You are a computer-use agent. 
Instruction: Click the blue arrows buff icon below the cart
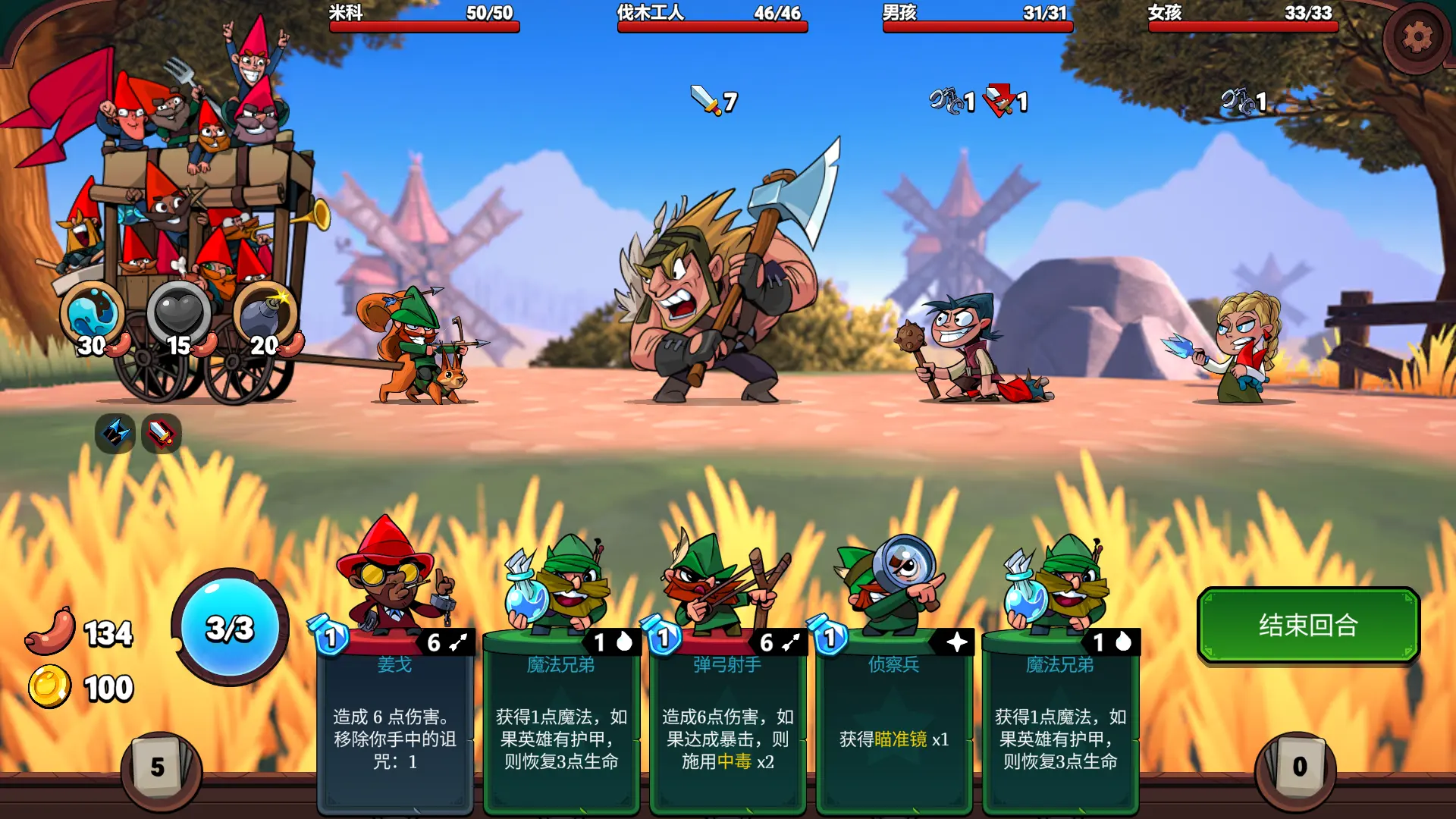tap(114, 434)
